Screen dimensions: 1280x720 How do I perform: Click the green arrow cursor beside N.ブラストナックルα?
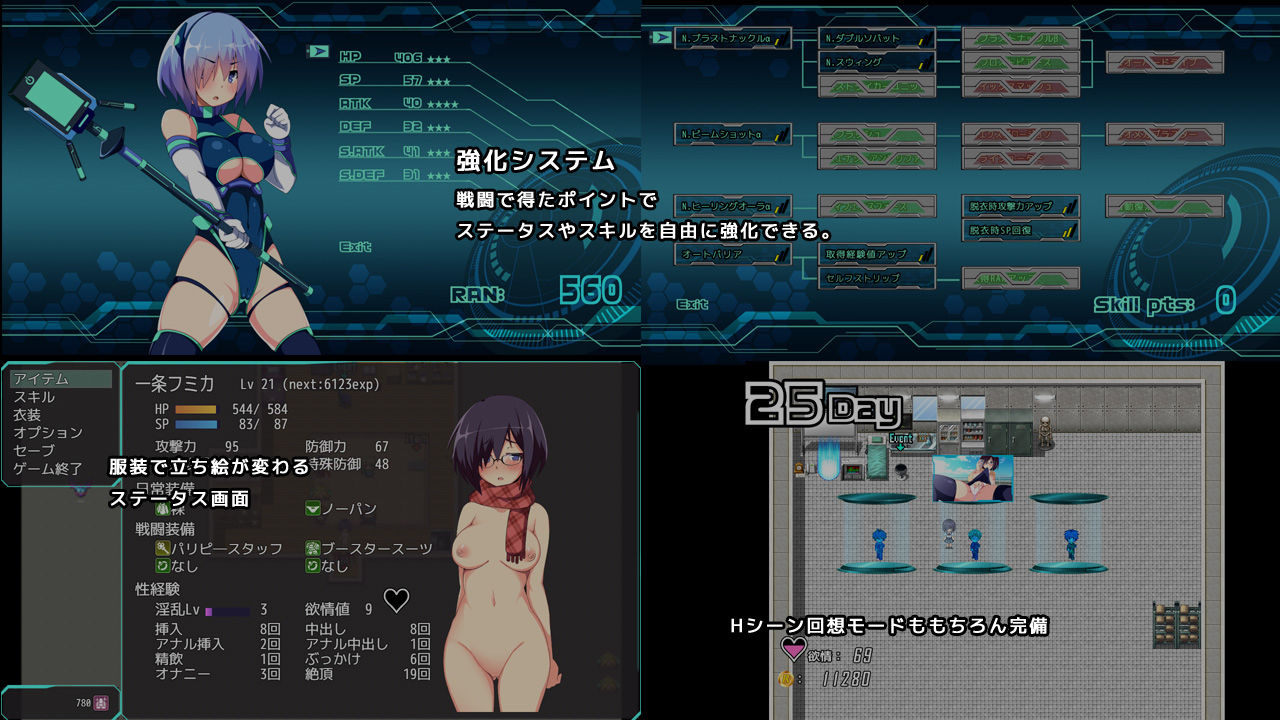point(660,37)
